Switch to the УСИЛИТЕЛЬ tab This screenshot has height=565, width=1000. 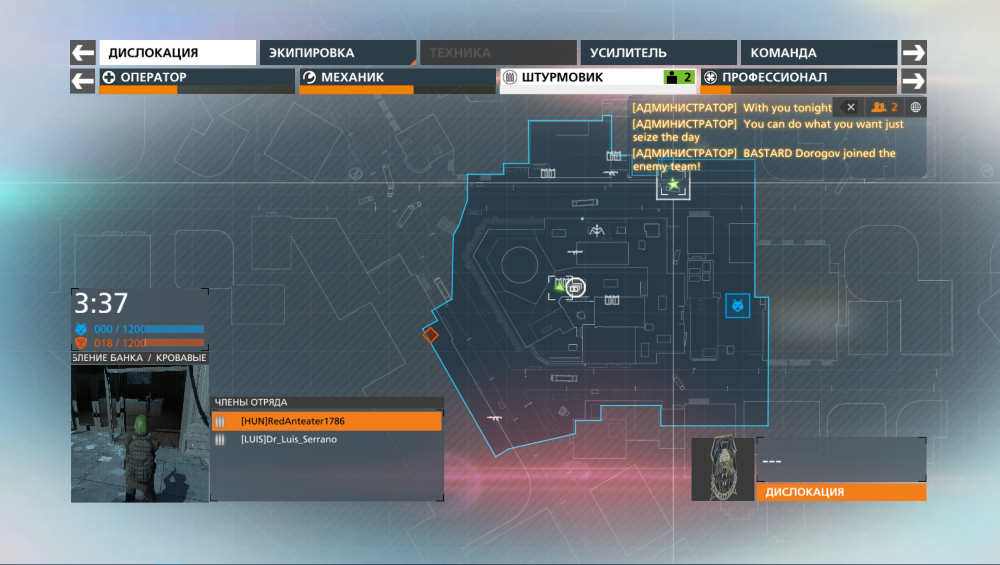coord(658,53)
